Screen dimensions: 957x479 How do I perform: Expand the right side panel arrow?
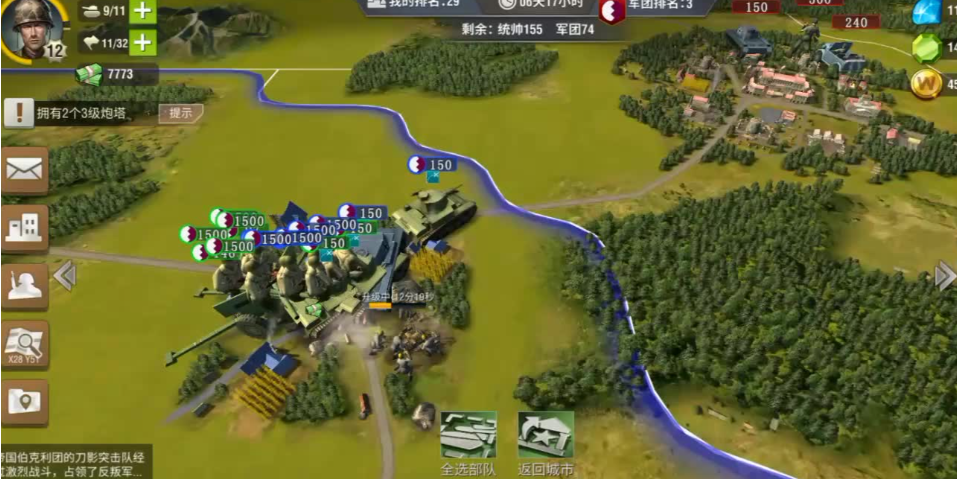tap(944, 275)
